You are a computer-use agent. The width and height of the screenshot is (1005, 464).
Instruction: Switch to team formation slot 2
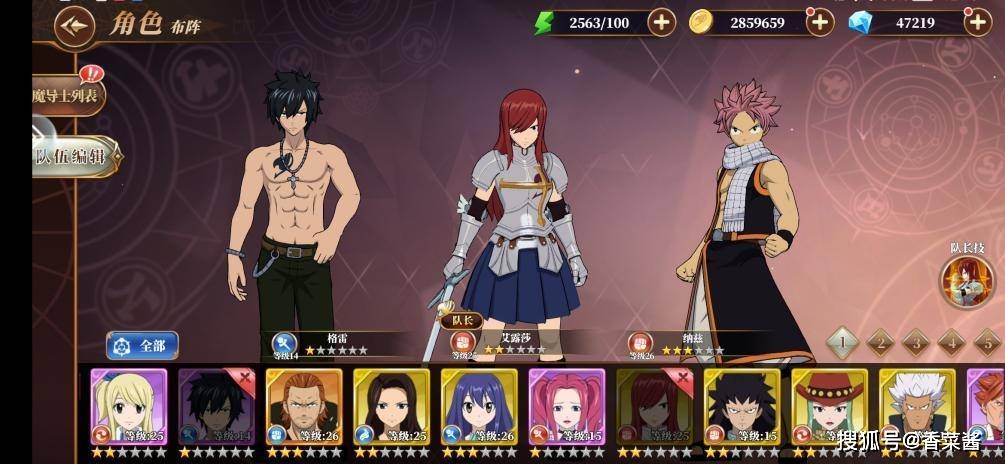[x=879, y=343]
